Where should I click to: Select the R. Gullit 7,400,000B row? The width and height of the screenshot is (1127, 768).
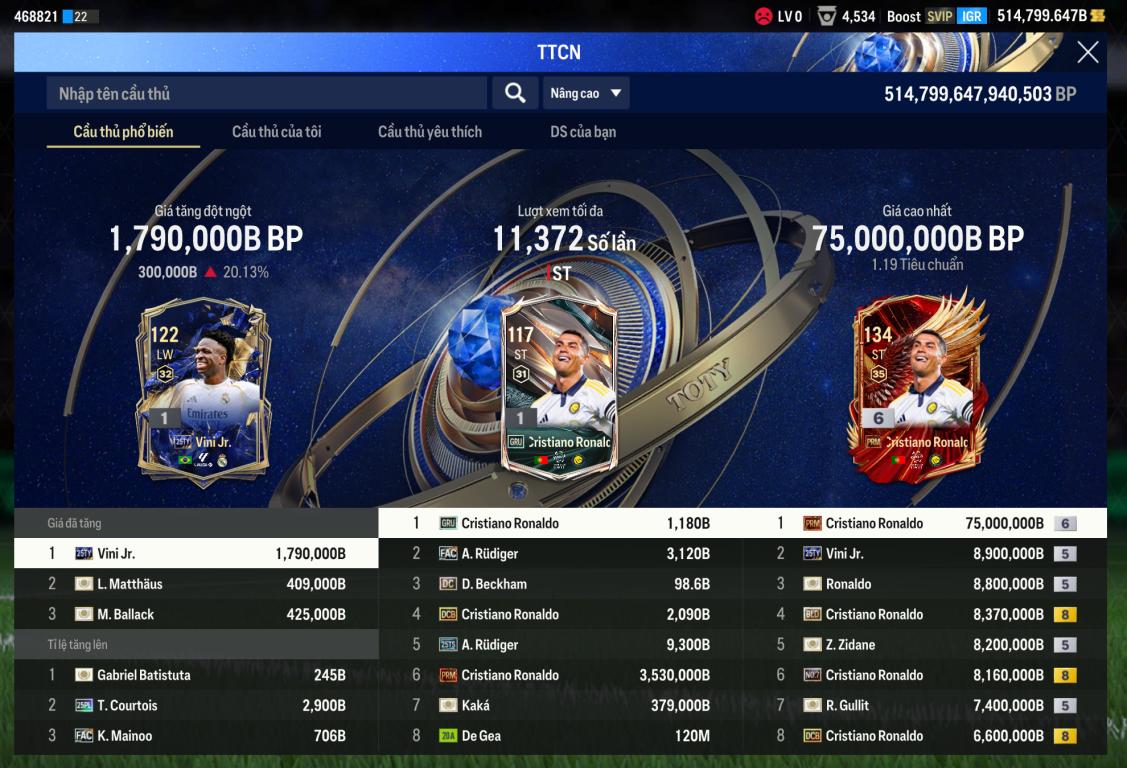924,705
